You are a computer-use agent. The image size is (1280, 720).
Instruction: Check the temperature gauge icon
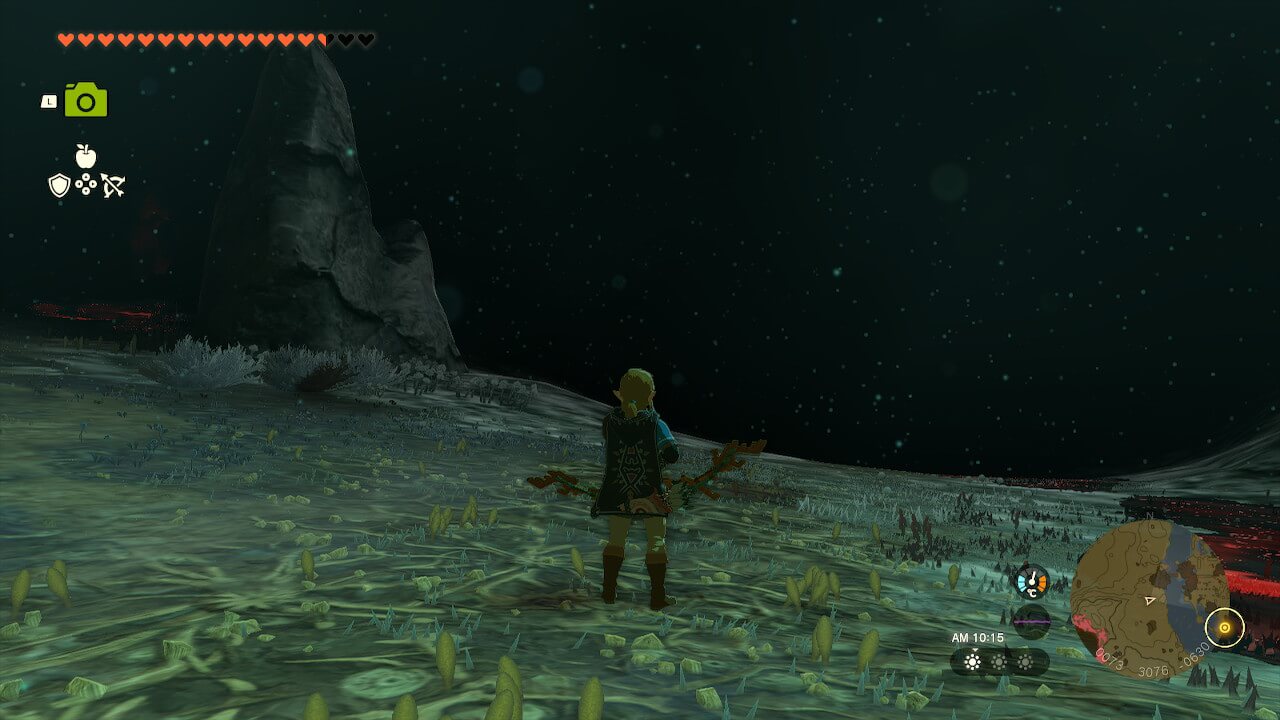(x=1032, y=581)
